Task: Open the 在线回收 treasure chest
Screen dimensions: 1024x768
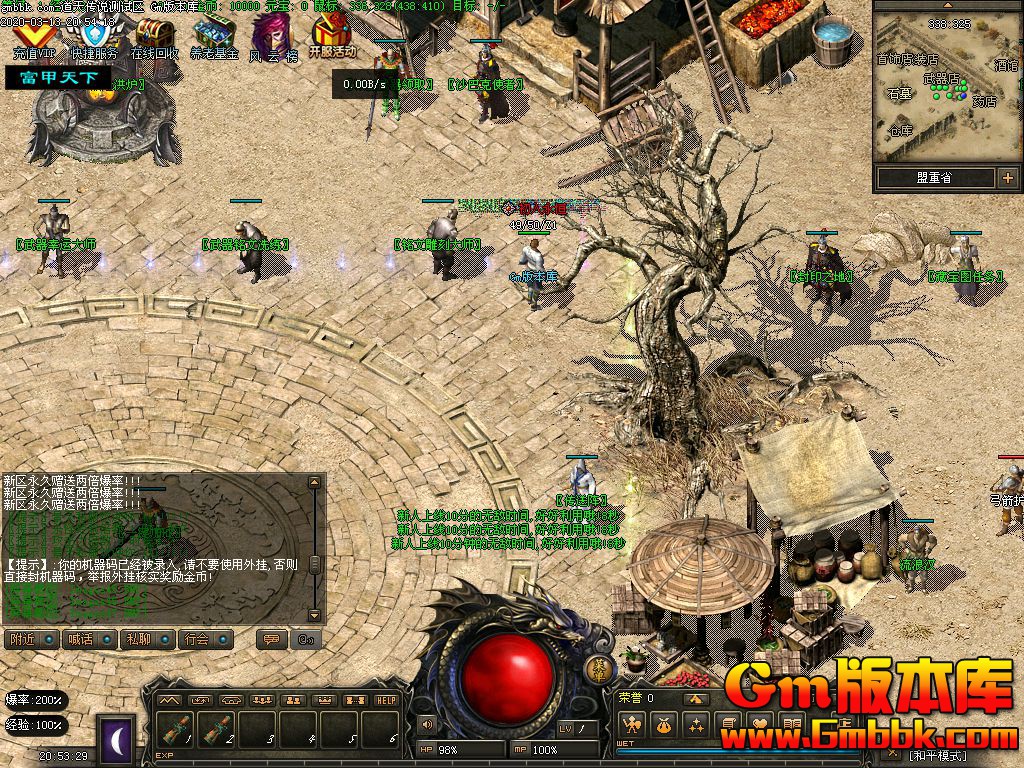Action: coord(155,36)
